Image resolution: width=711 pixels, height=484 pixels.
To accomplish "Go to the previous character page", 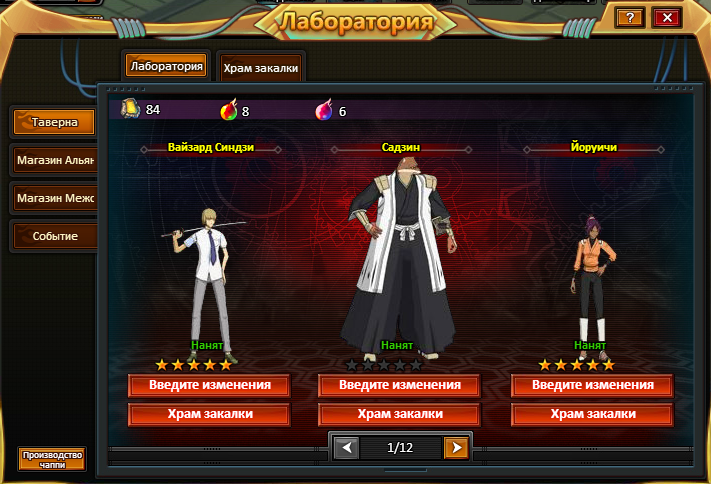I will (345, 447).
